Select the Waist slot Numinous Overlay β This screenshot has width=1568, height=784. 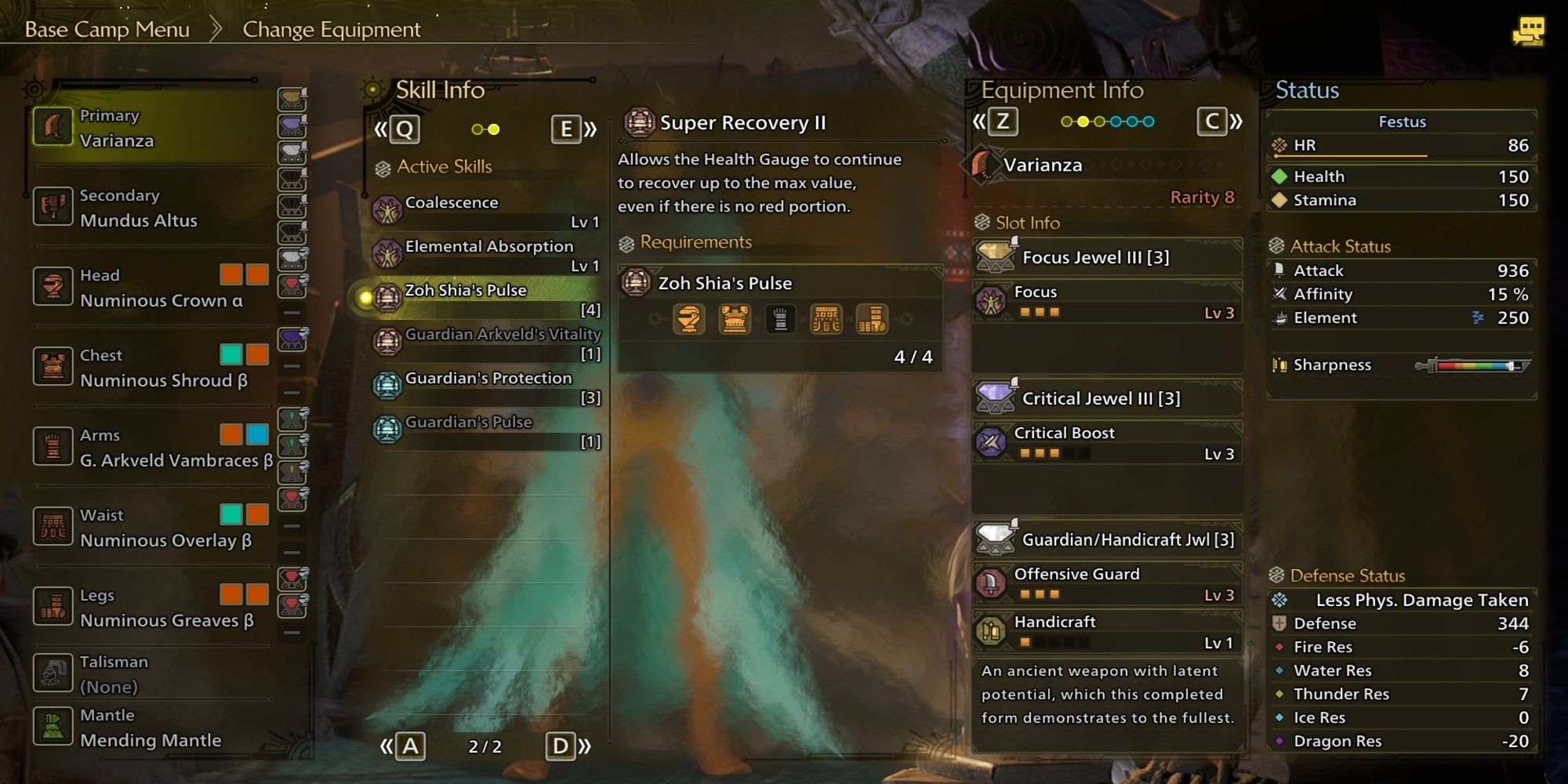149,528
